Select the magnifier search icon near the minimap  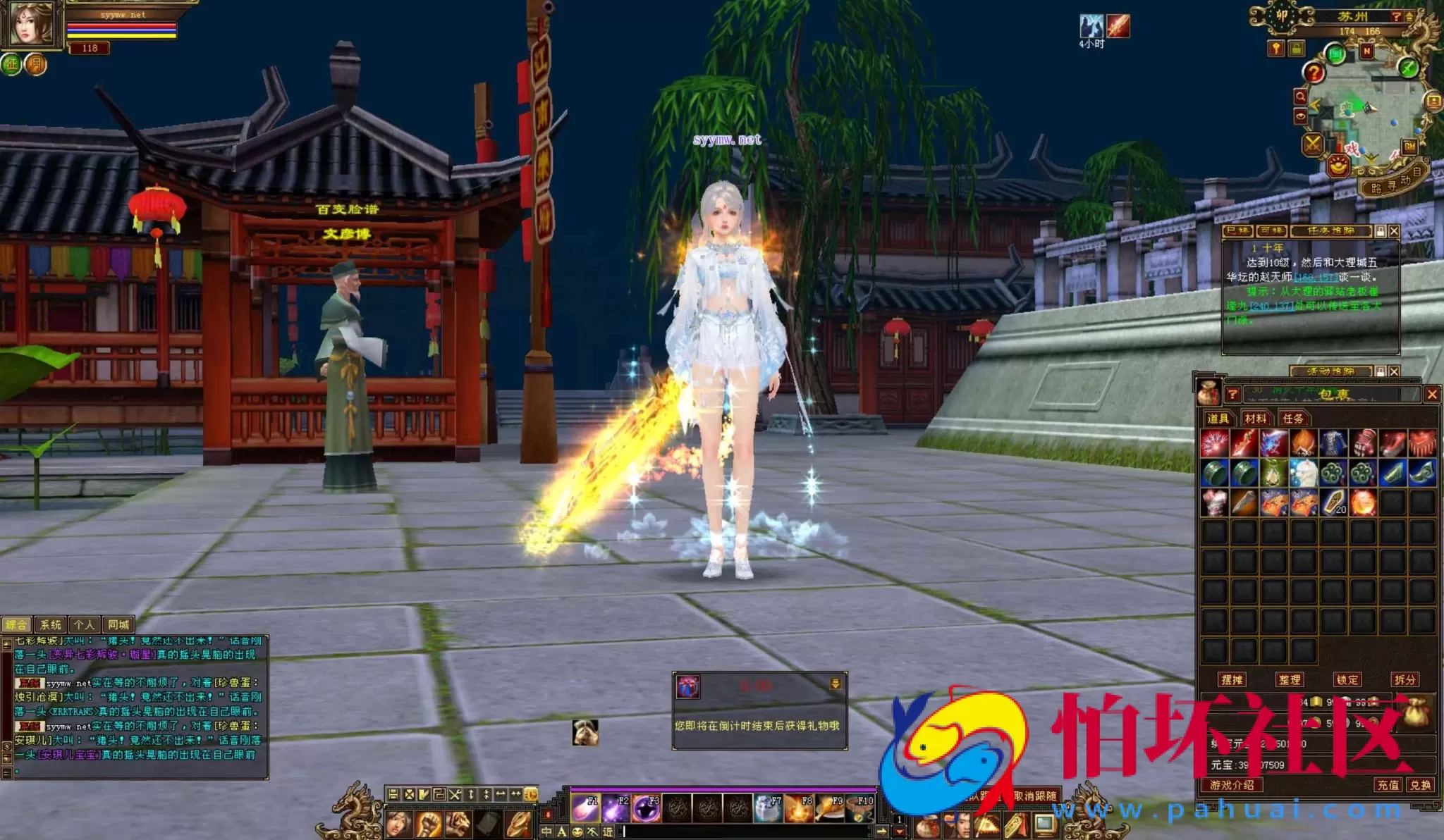(1301, 95)
